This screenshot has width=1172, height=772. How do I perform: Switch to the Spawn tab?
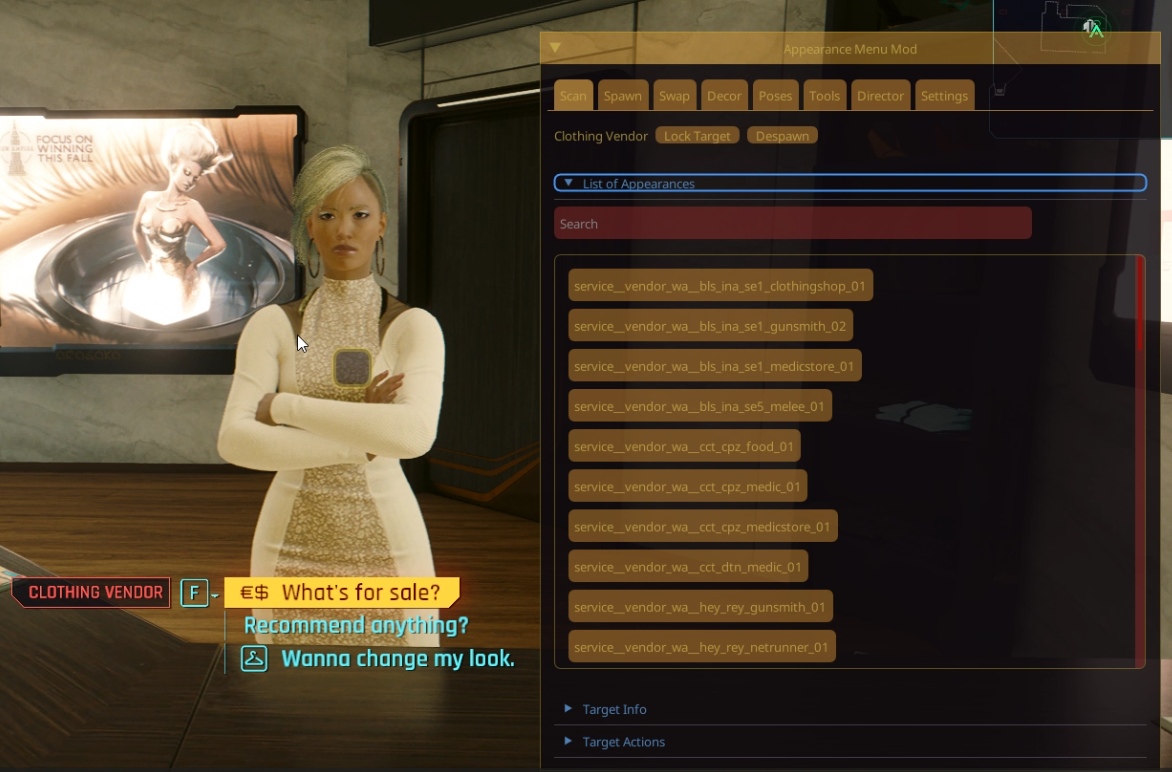tap(622, 96)
